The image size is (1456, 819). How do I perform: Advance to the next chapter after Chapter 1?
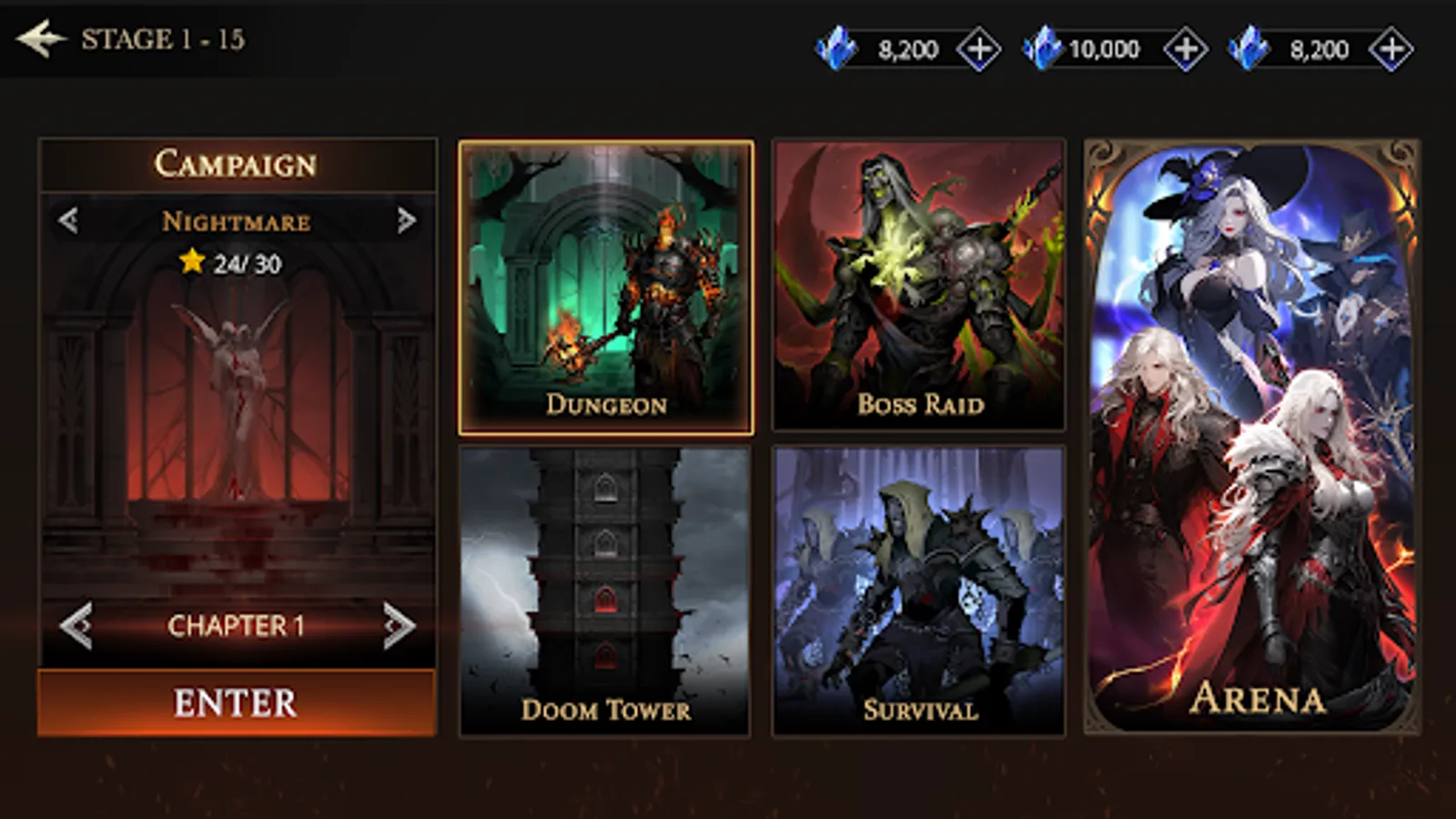tap(398, 625)
